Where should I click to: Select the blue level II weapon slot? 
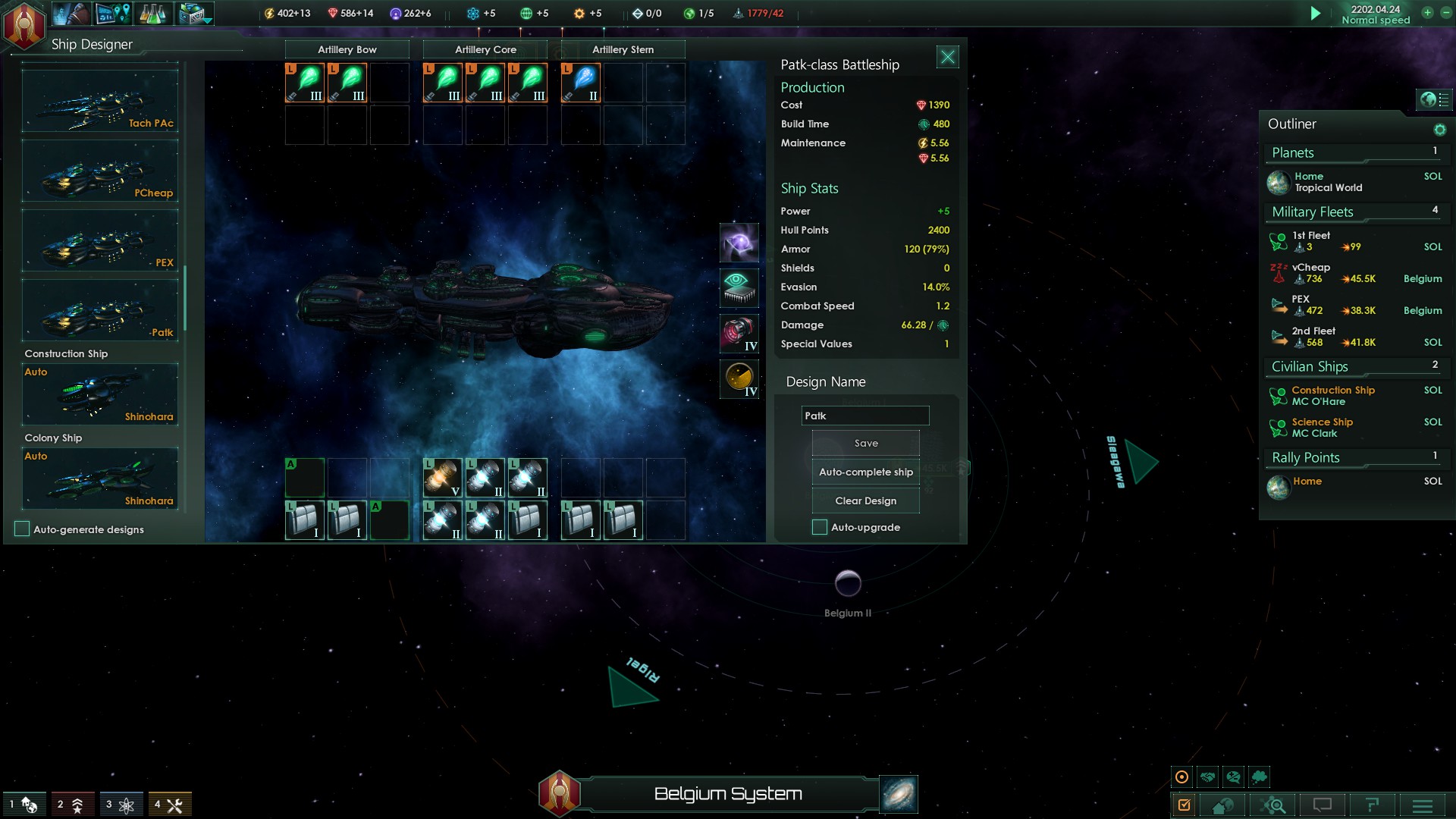point(581,83)
